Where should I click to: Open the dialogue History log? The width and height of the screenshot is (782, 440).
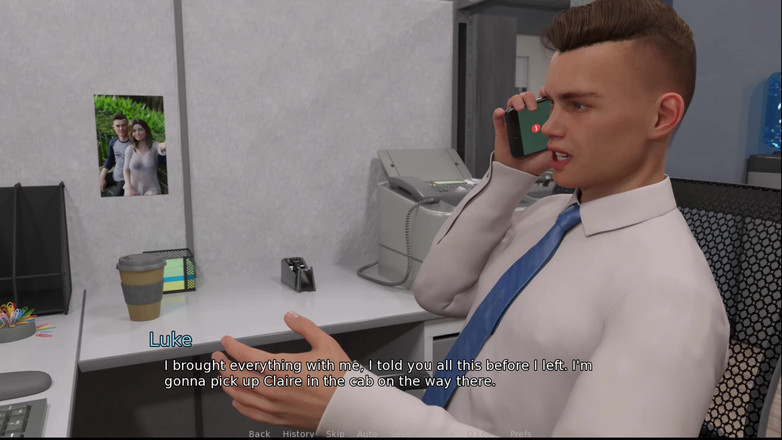tap(298, 434)
